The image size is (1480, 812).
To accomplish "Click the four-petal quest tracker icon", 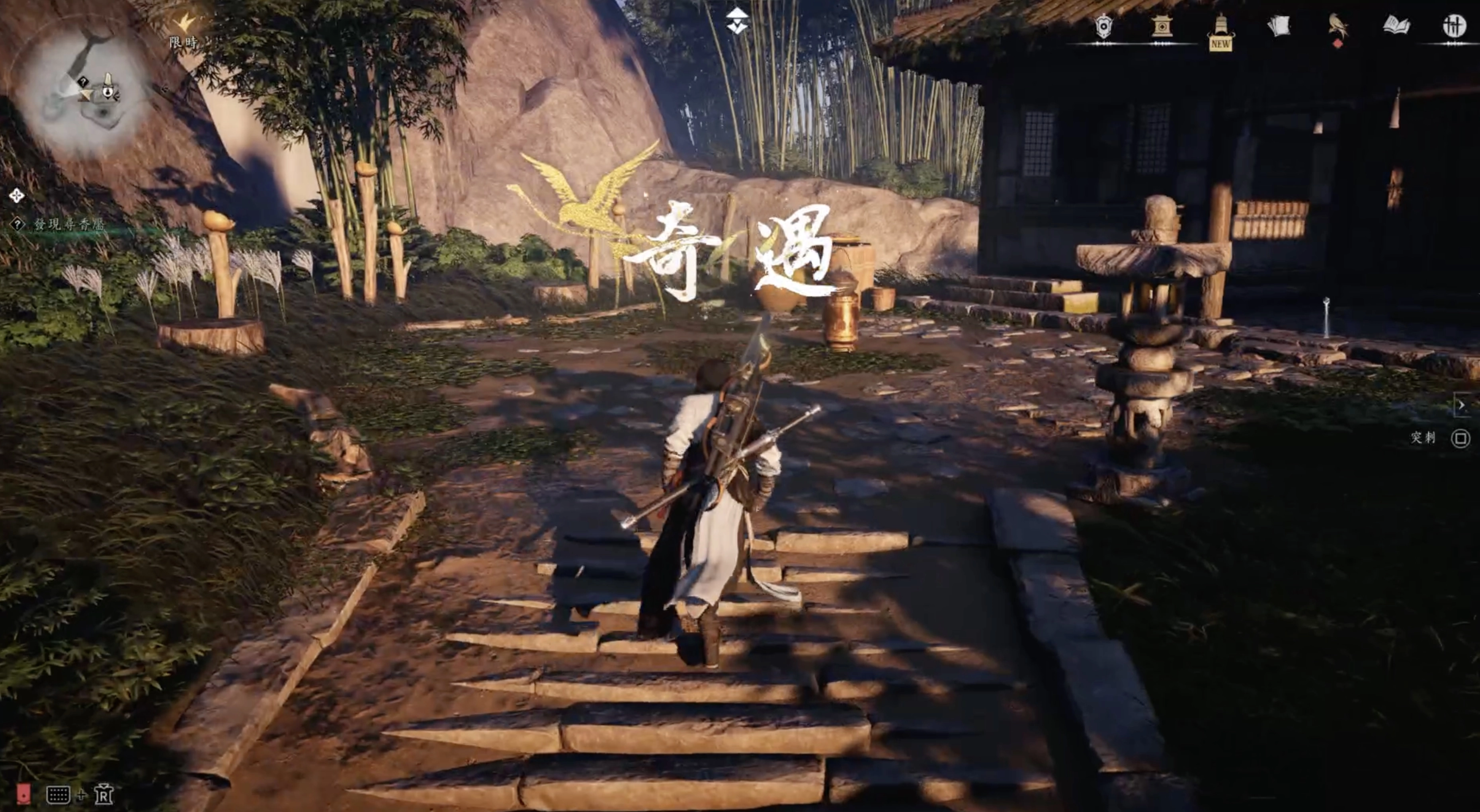I will click(x=17, y=196).
